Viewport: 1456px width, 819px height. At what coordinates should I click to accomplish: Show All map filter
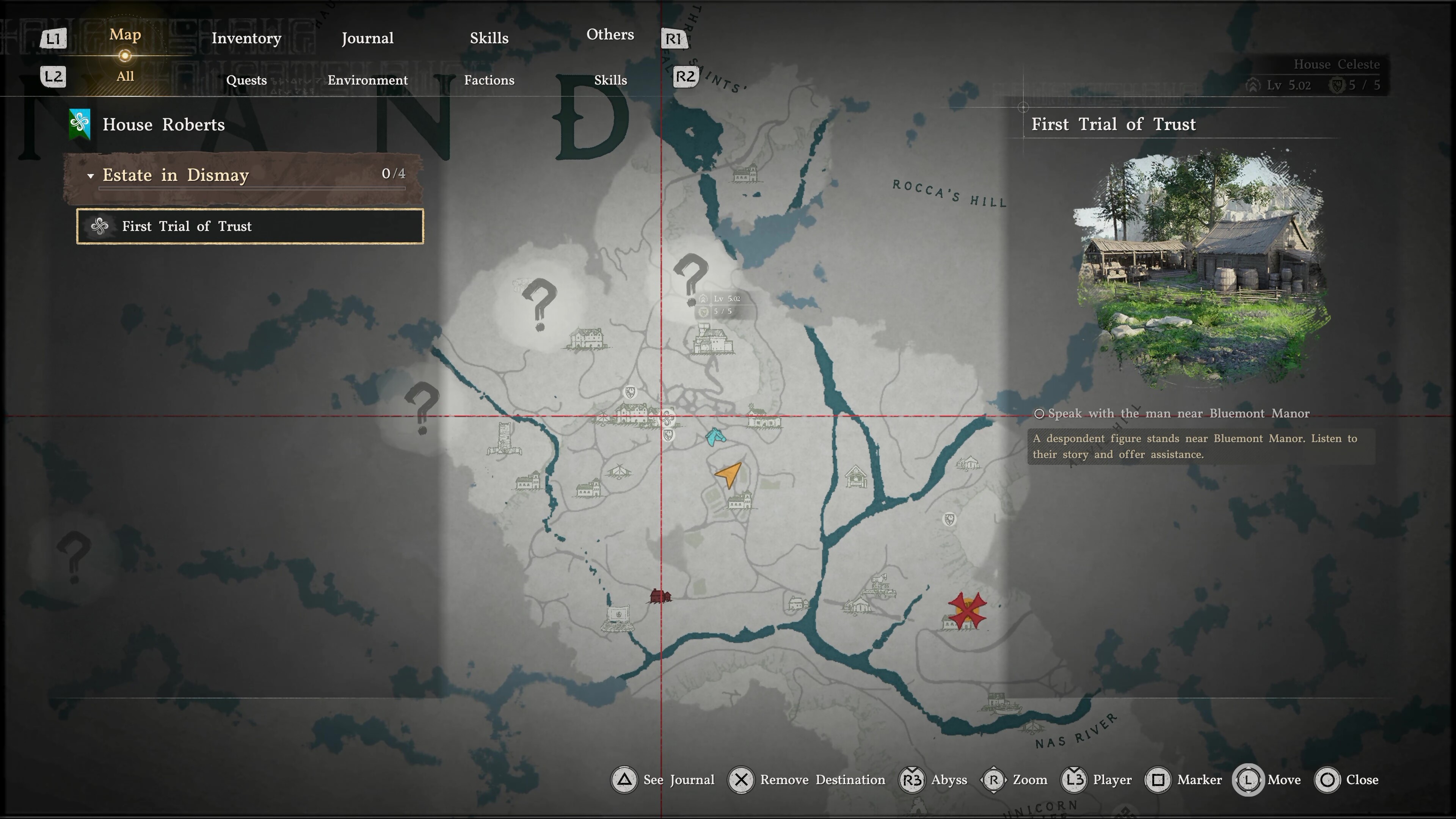pos(125,76)
